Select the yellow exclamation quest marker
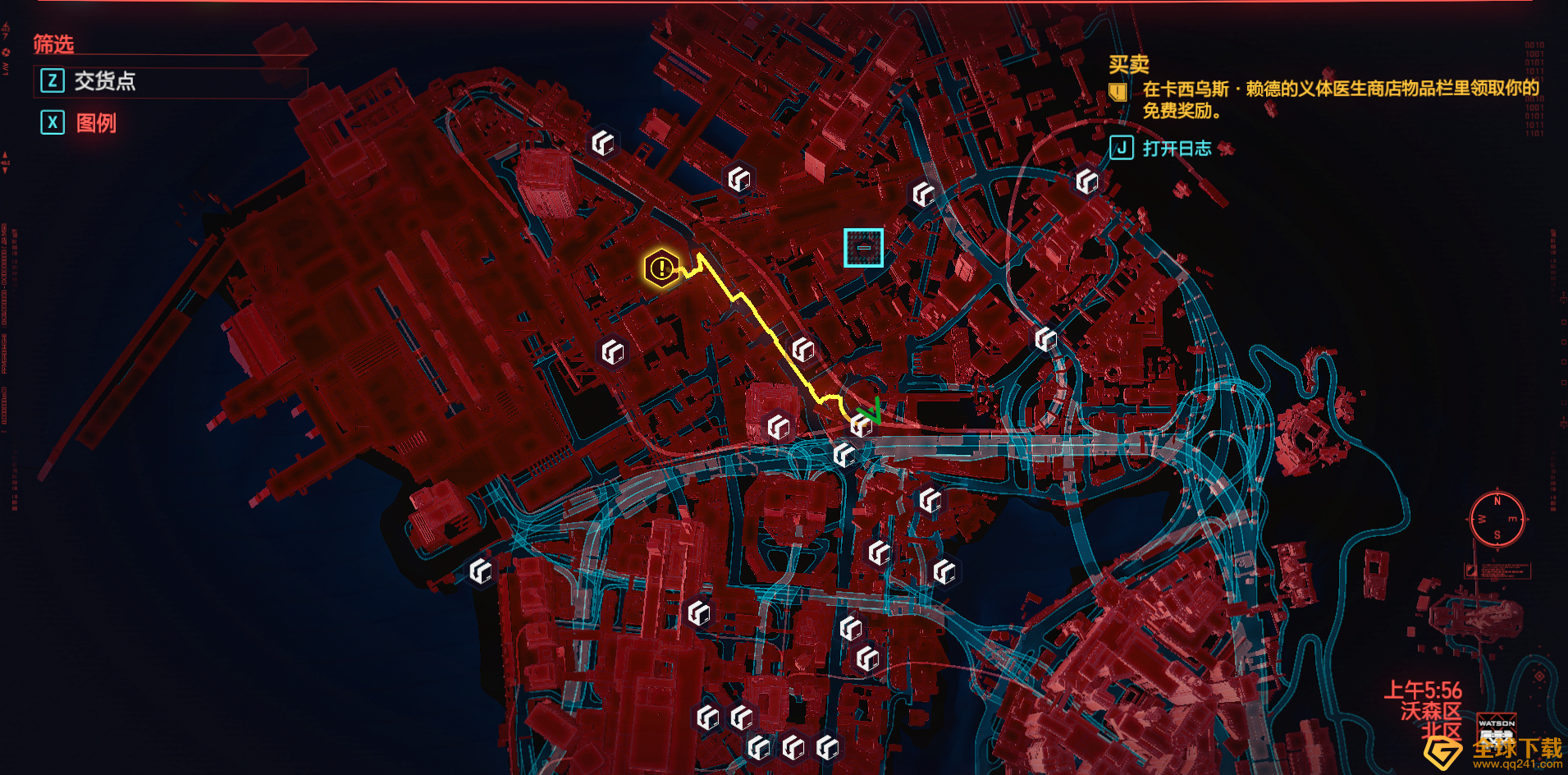Viewport: 1568px width, 775px height. [x=661, y=268]
